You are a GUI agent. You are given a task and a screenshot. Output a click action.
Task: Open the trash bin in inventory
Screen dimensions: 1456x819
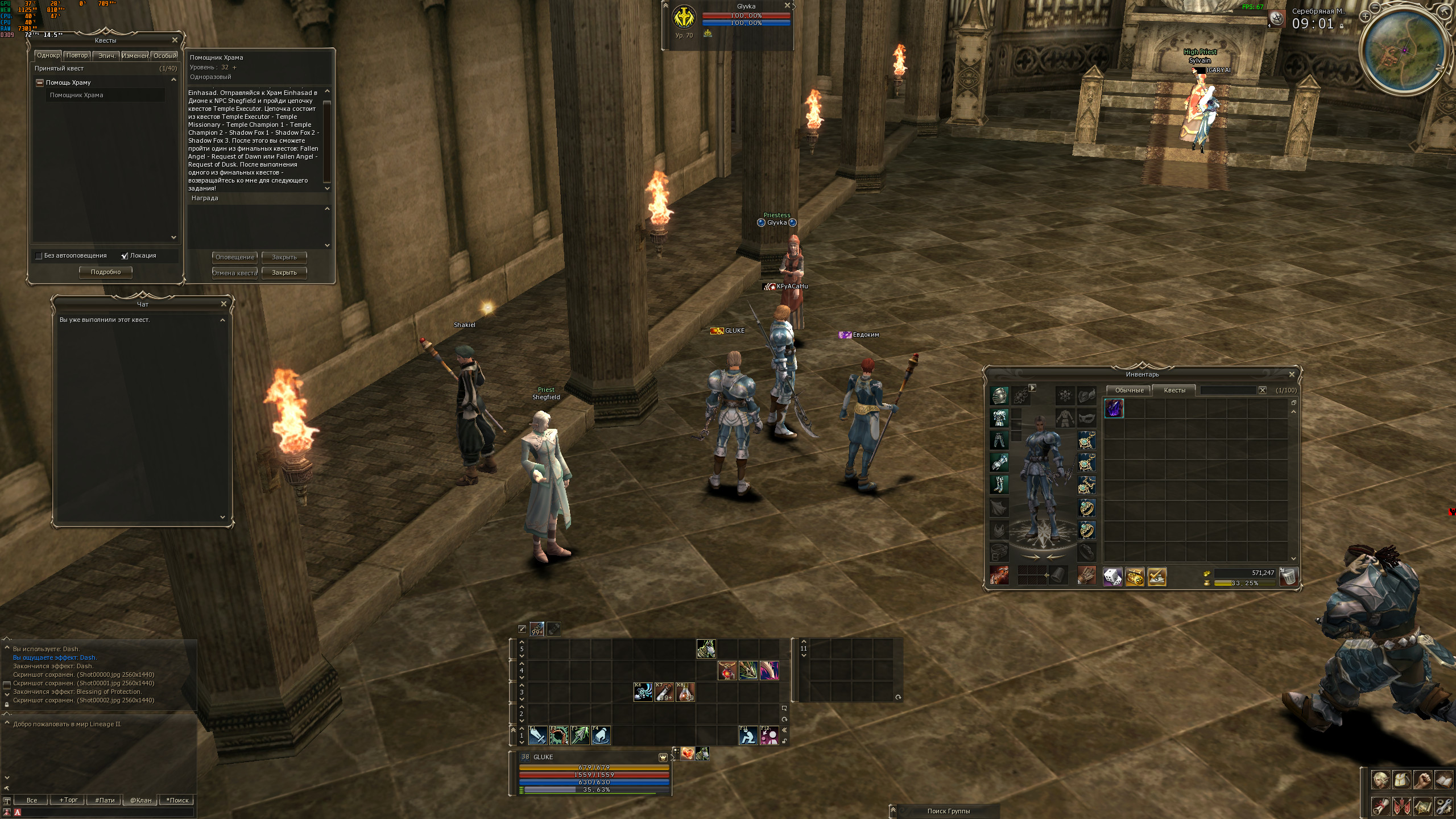click(x=1288, y=577)
